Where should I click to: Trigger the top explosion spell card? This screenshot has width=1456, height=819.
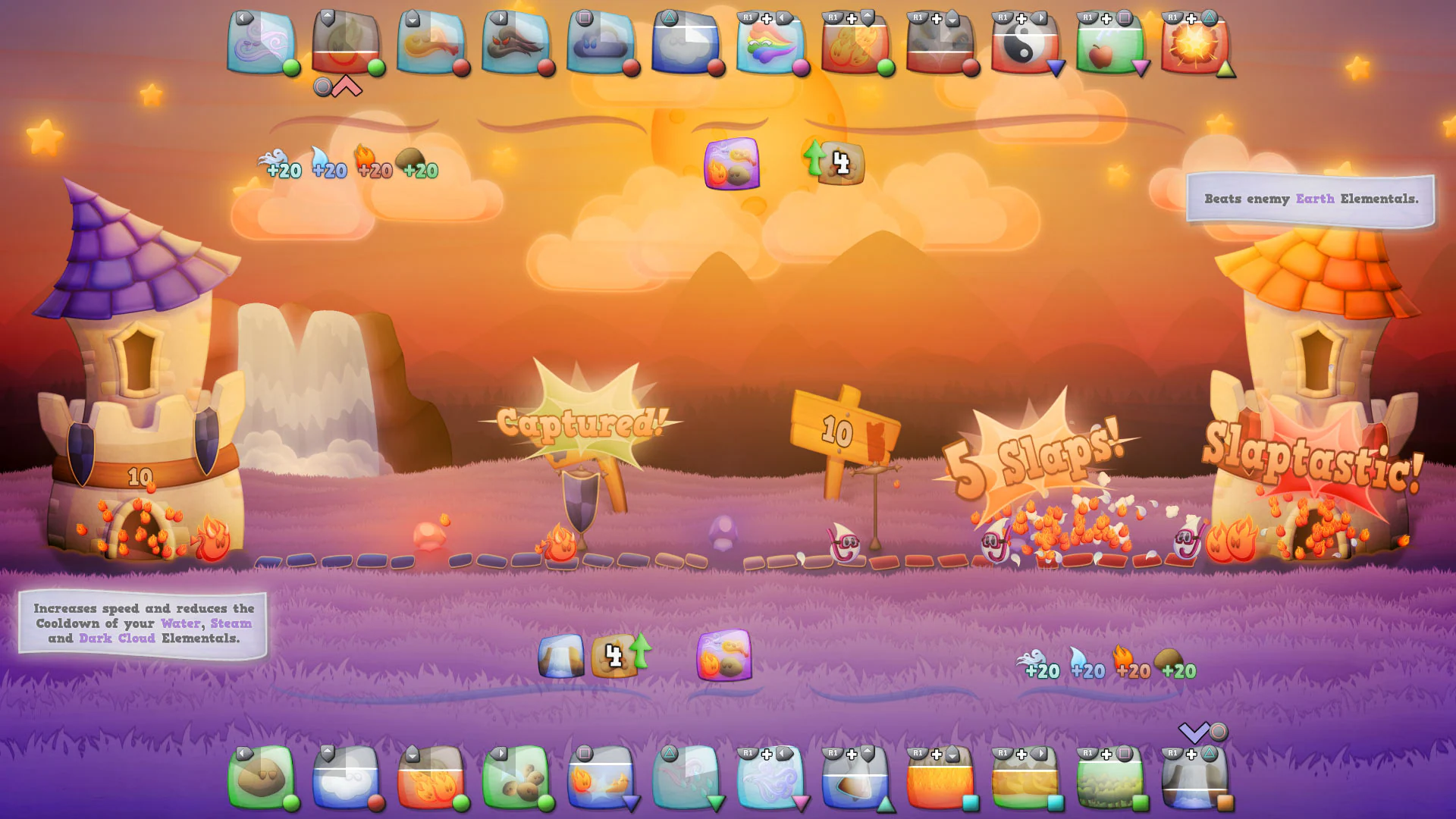pyautogui.click(x=1194, y=42)
